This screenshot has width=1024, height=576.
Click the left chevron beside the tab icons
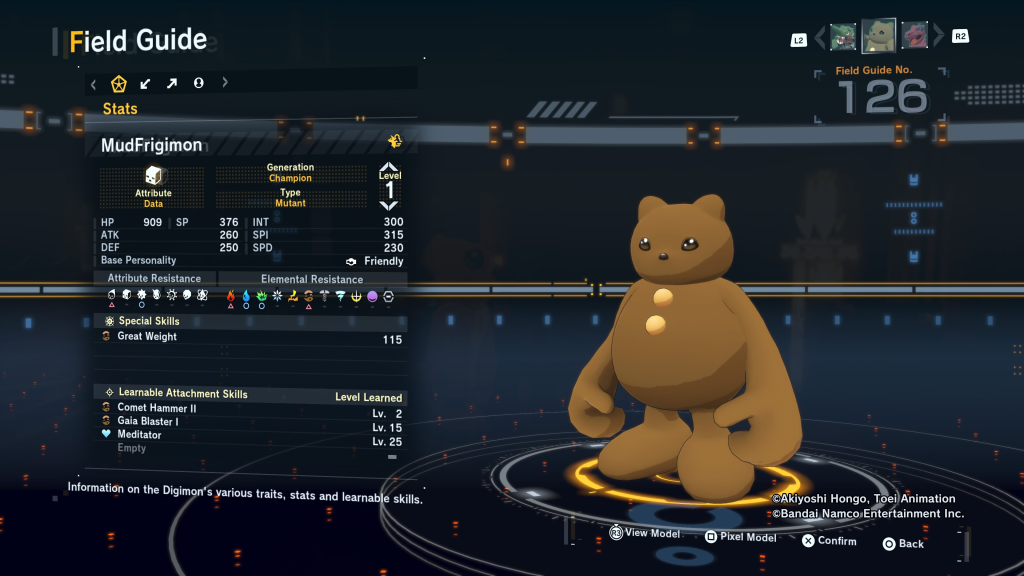click(x=93, y=83)
